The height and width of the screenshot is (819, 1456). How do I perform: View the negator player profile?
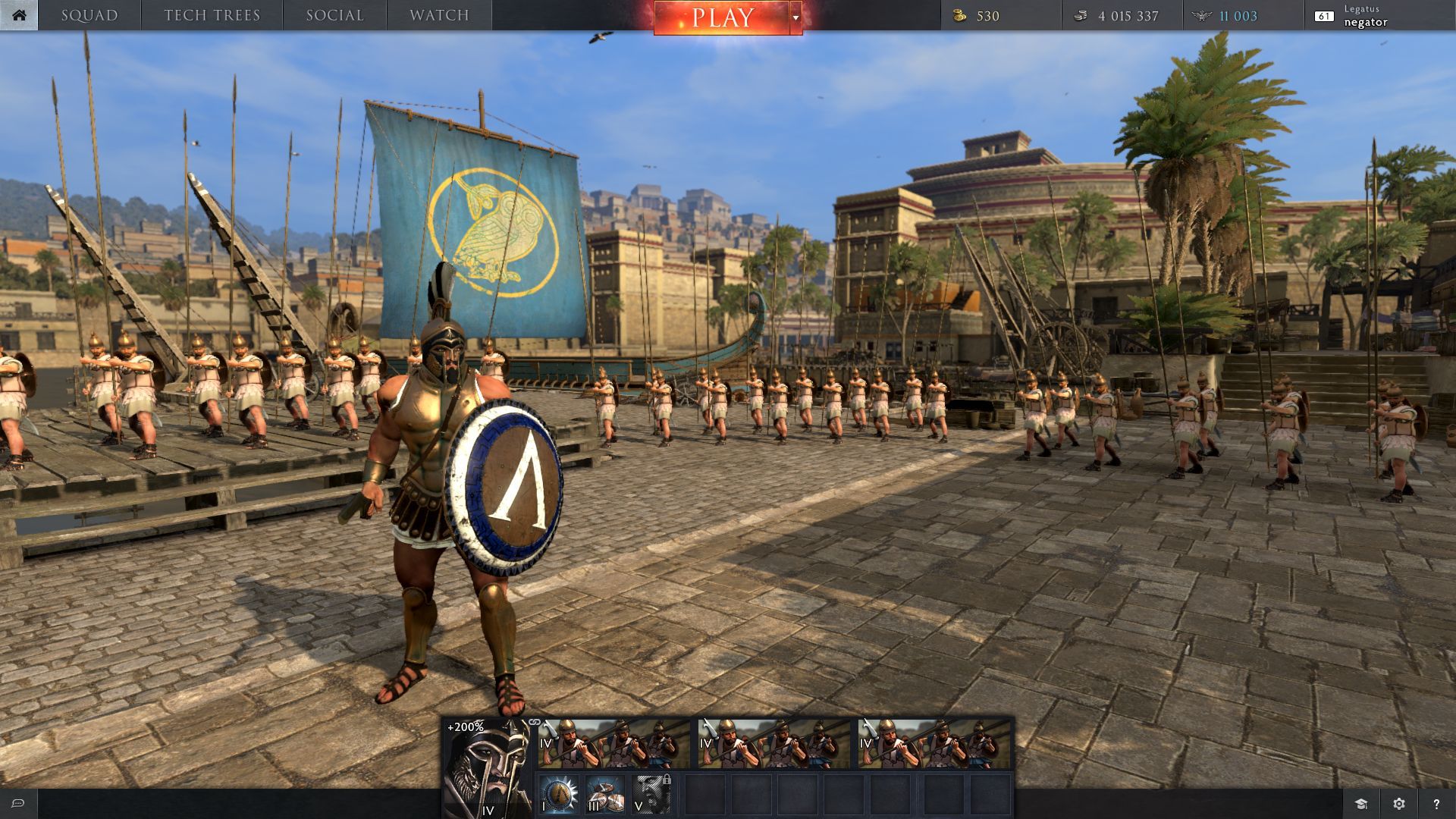pyautogui.click(x=1364, y=16)
